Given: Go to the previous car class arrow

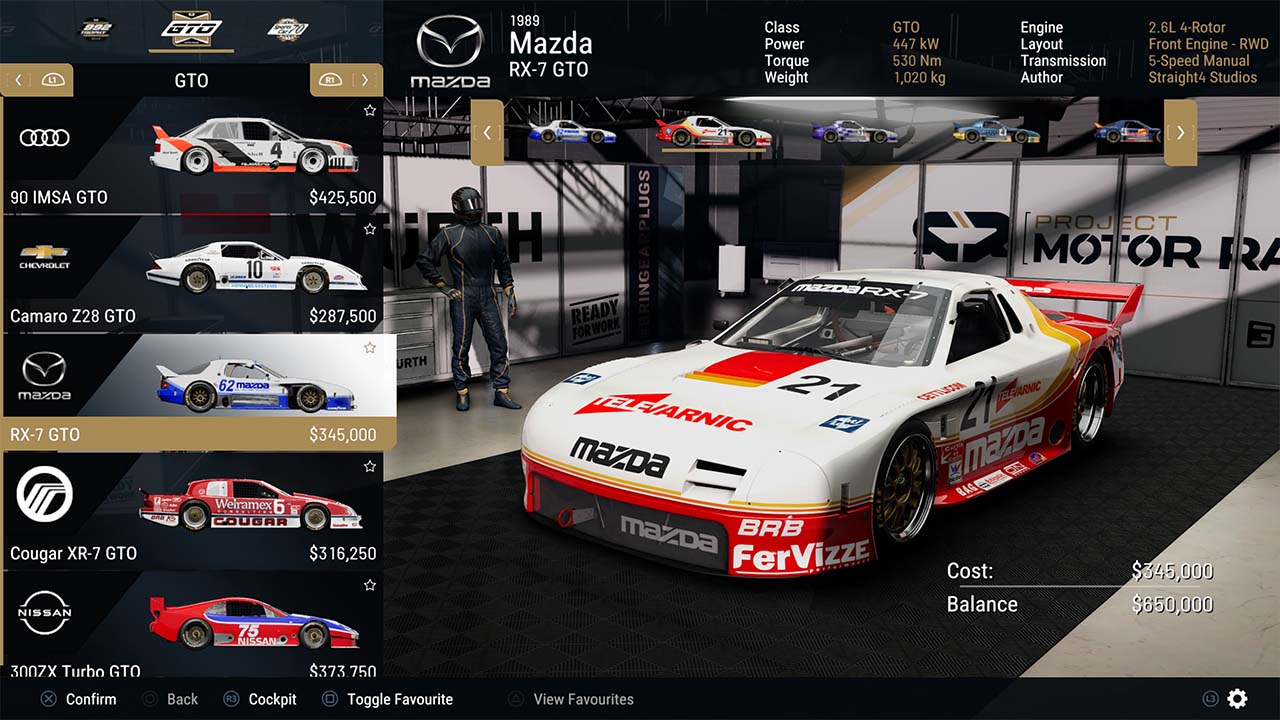Looking at the screenshot, I should (x=17, y=80).
